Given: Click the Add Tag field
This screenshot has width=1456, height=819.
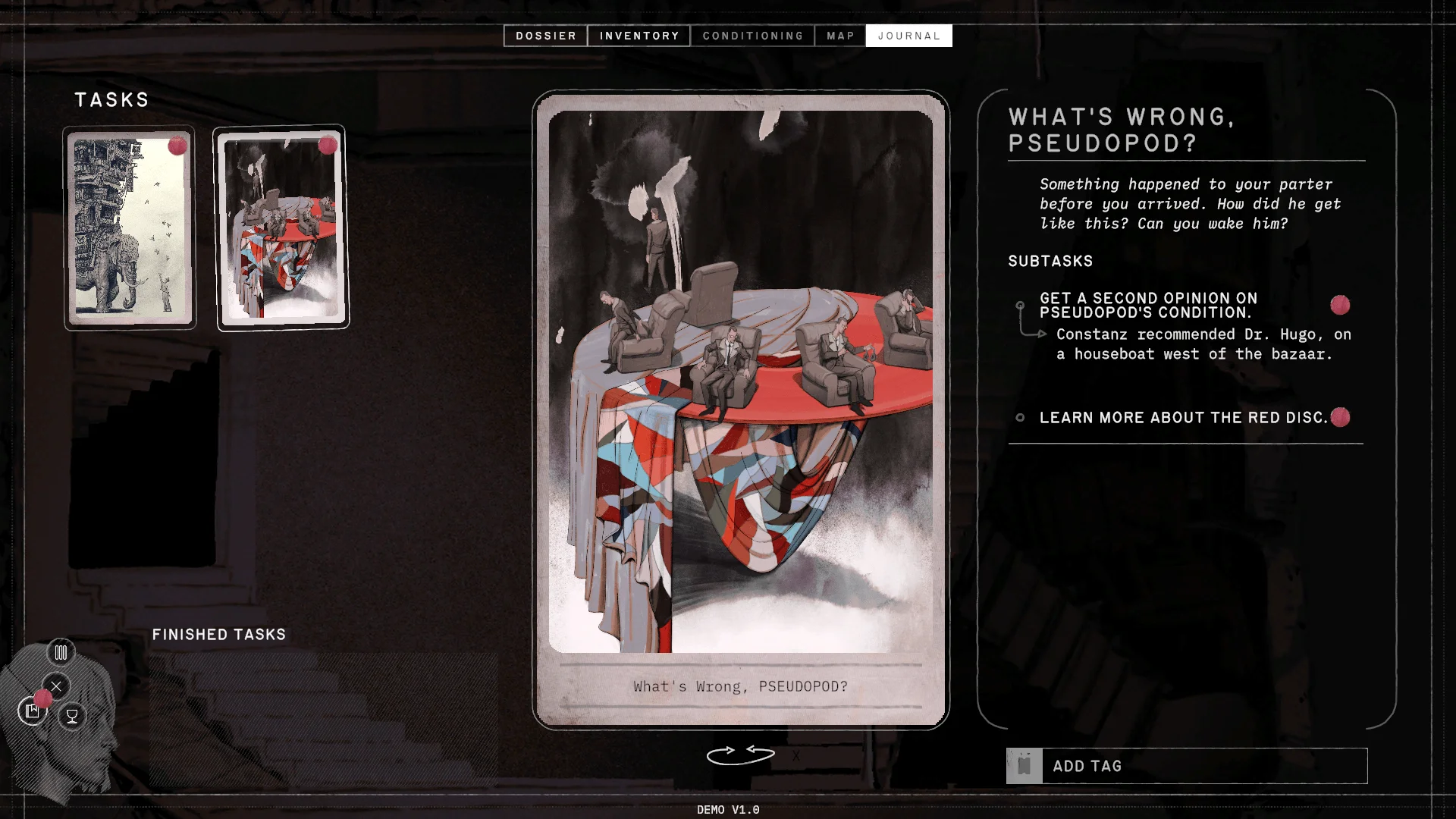Looking at the screenshot, I should point(1204,766).
